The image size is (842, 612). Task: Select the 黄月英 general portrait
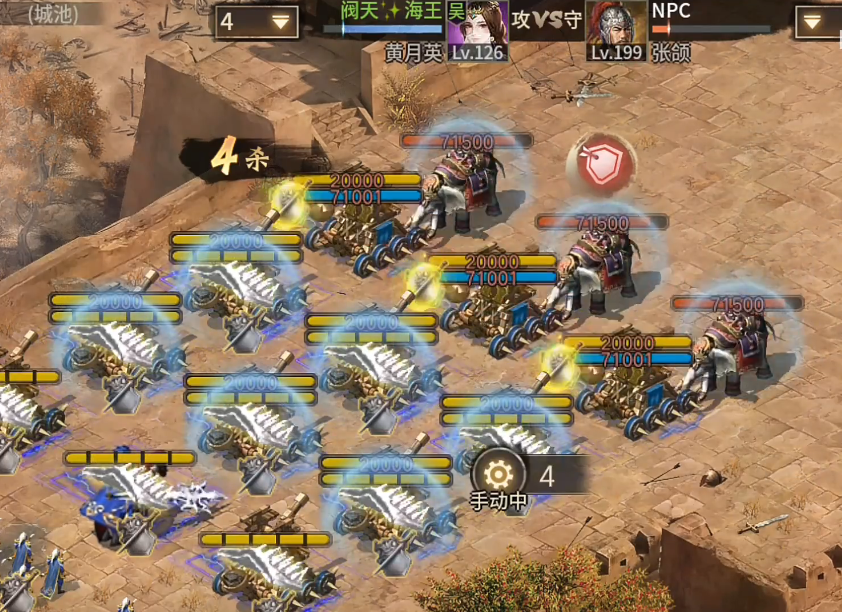(x=476, y=24)
